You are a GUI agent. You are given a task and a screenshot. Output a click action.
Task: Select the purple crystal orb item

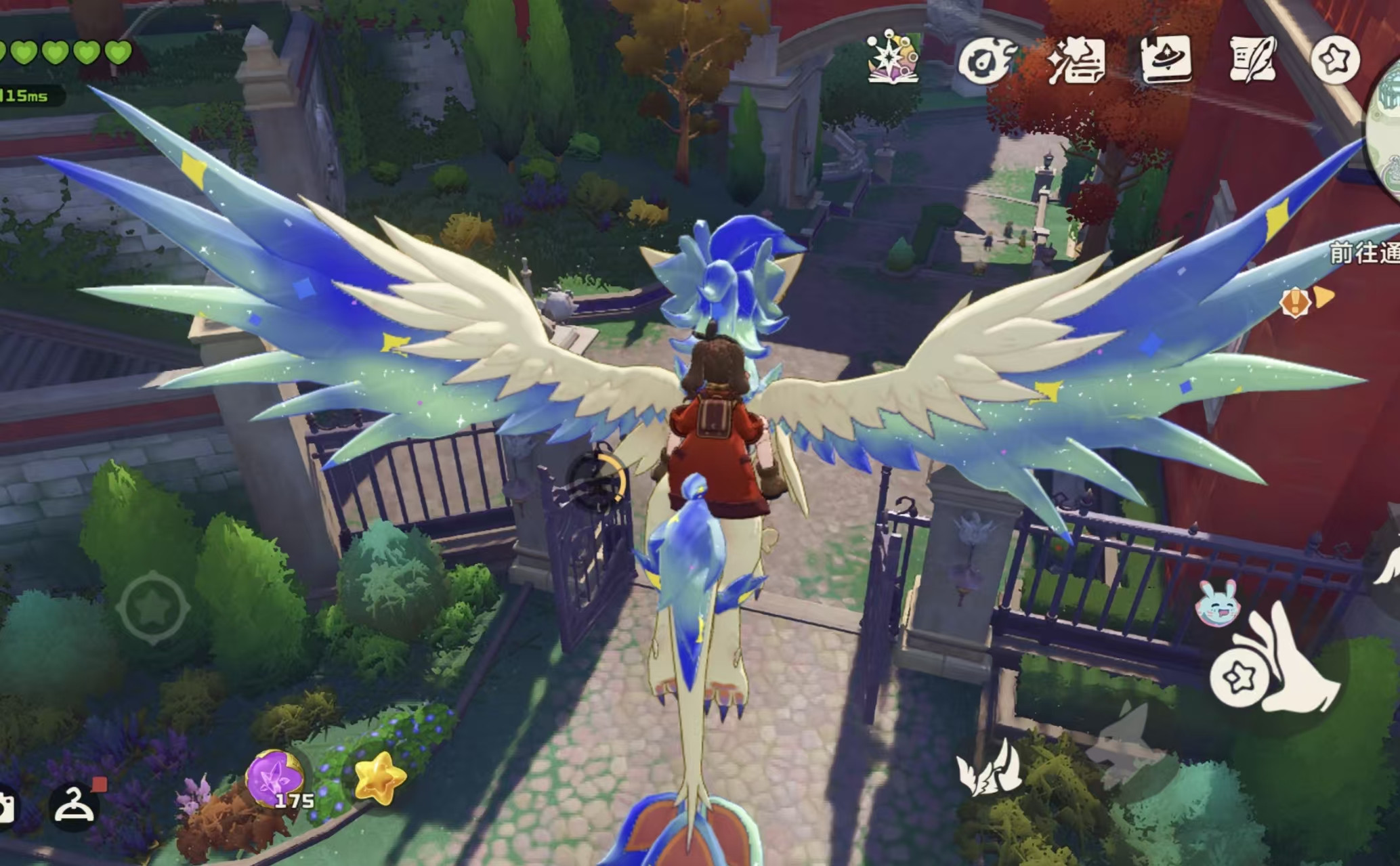pos(274,779)
